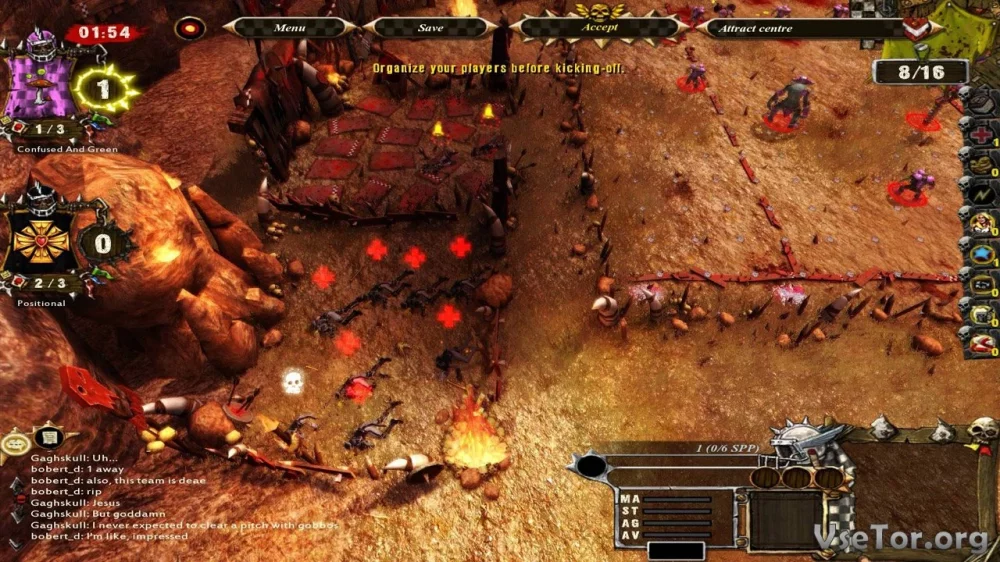Open the red cross apothecary icon
Image resolution: width=1000 pixels, height=562 pixels.
point(980,131)
